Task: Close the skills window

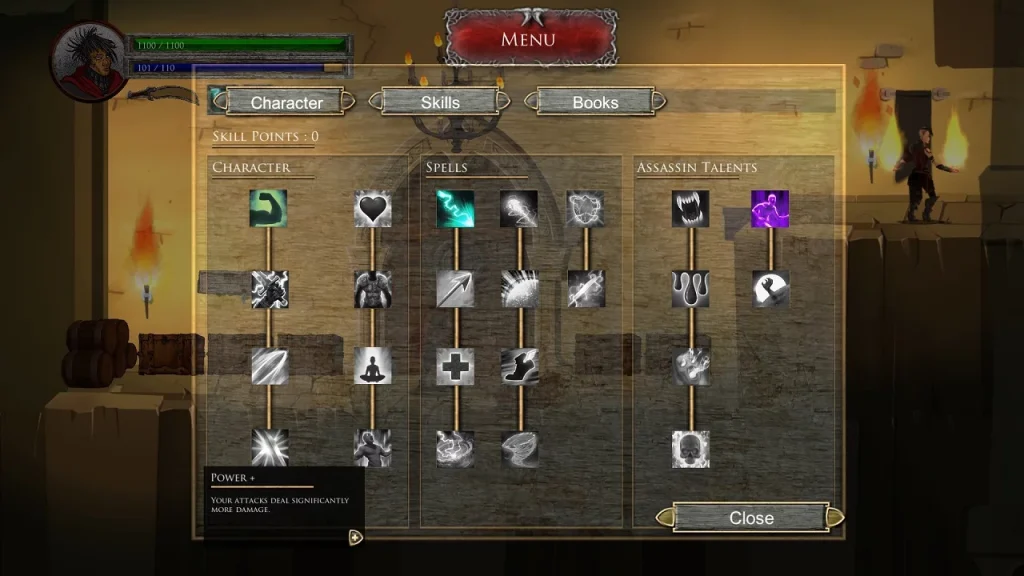Action: click(751, 517)
